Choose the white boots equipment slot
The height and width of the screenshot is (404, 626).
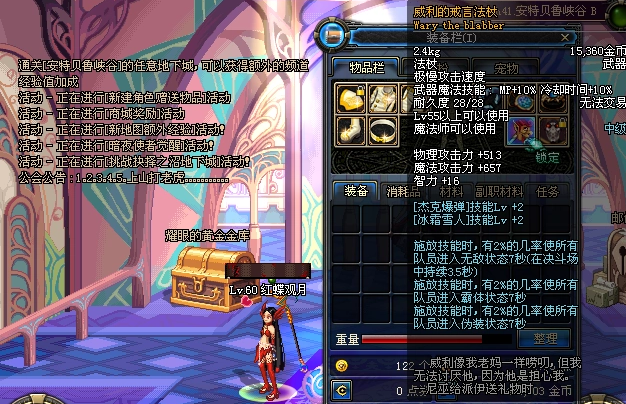click(x=350, y=130)
